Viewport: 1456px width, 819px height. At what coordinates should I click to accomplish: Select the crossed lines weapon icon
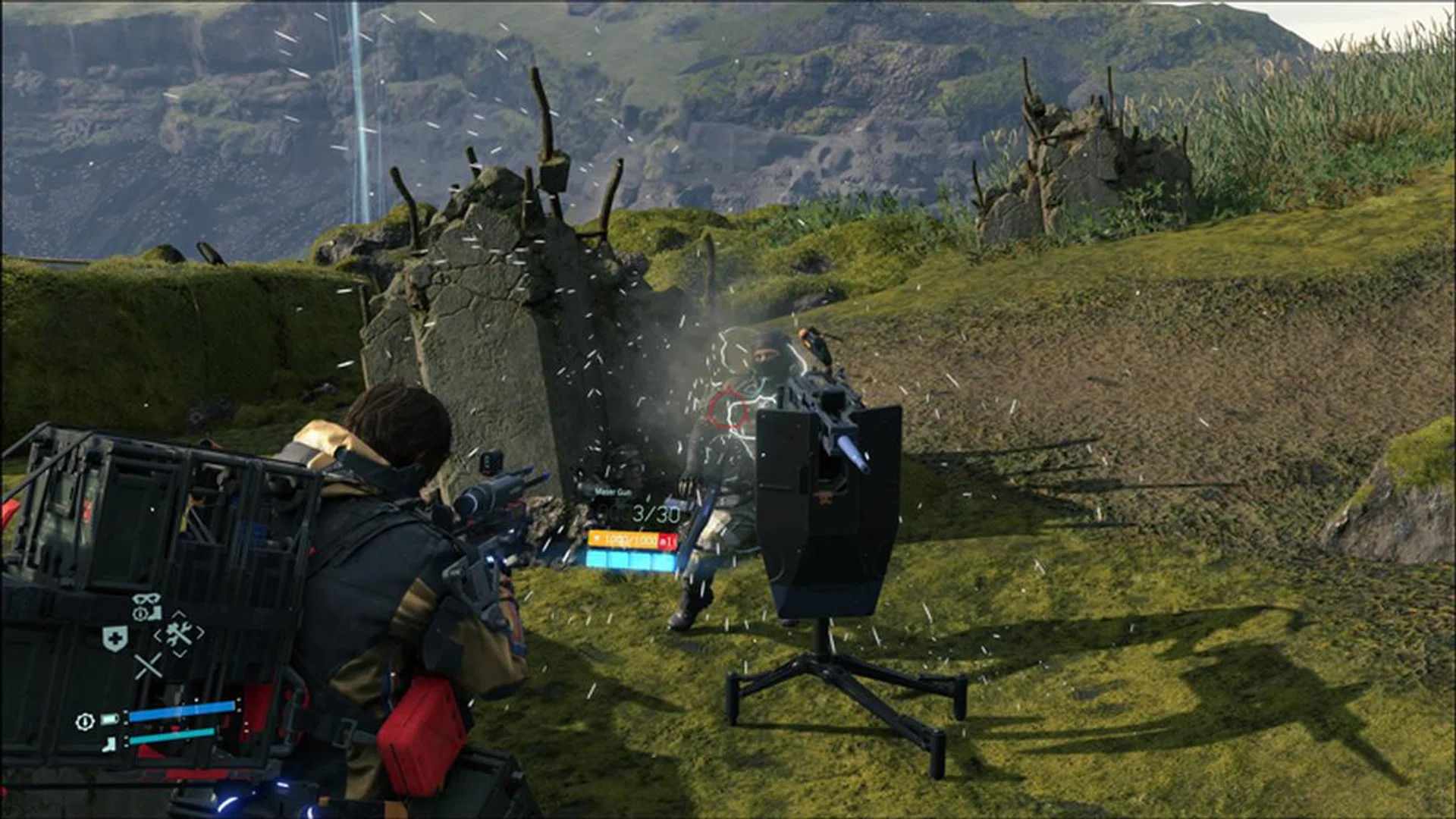pos(148,667)
